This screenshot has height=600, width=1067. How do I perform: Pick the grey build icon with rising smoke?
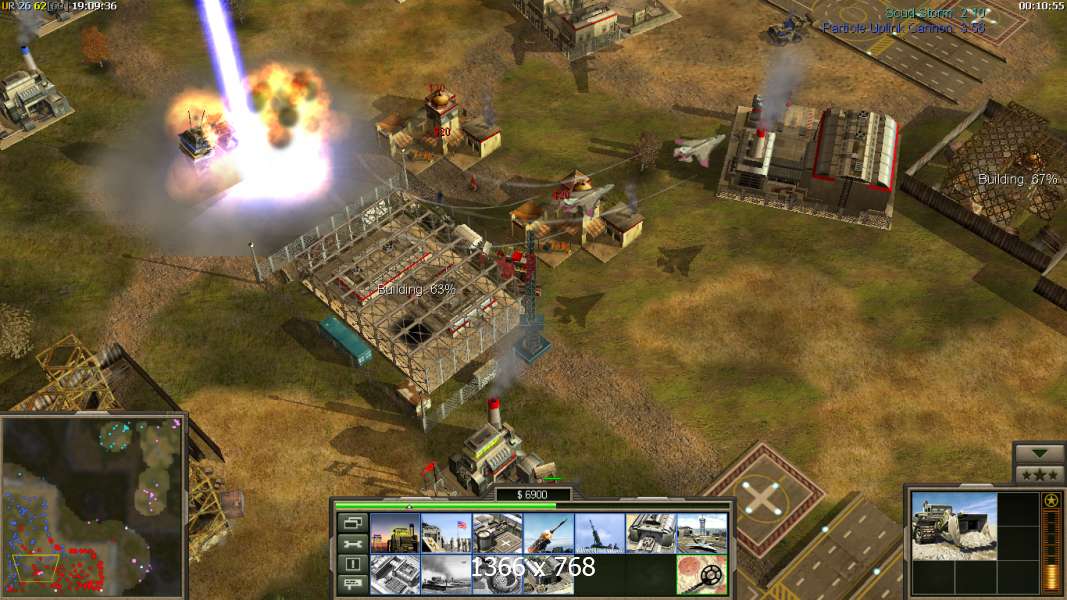[x=445, y=574]
